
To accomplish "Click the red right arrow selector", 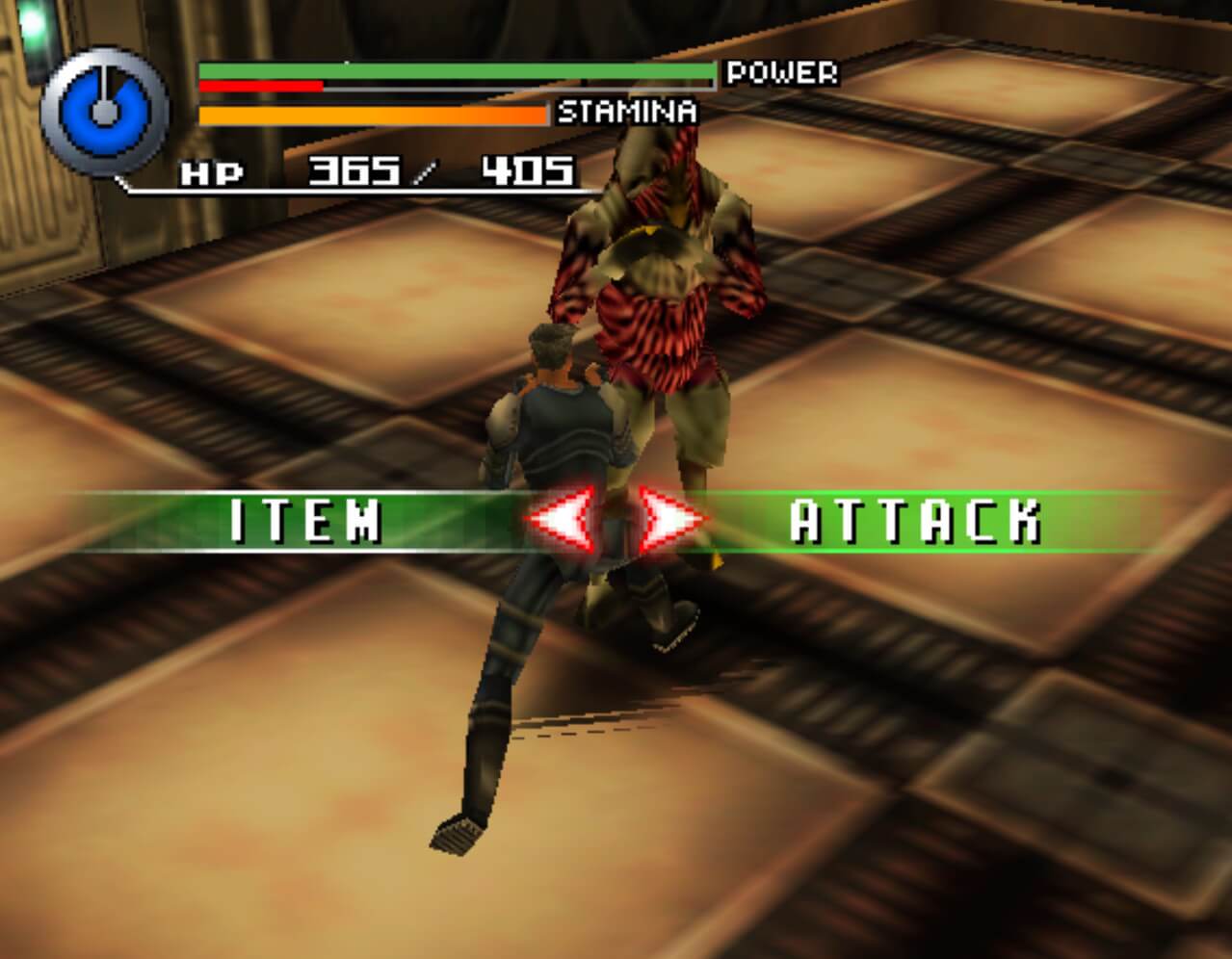I will click(x=670, y=521).
